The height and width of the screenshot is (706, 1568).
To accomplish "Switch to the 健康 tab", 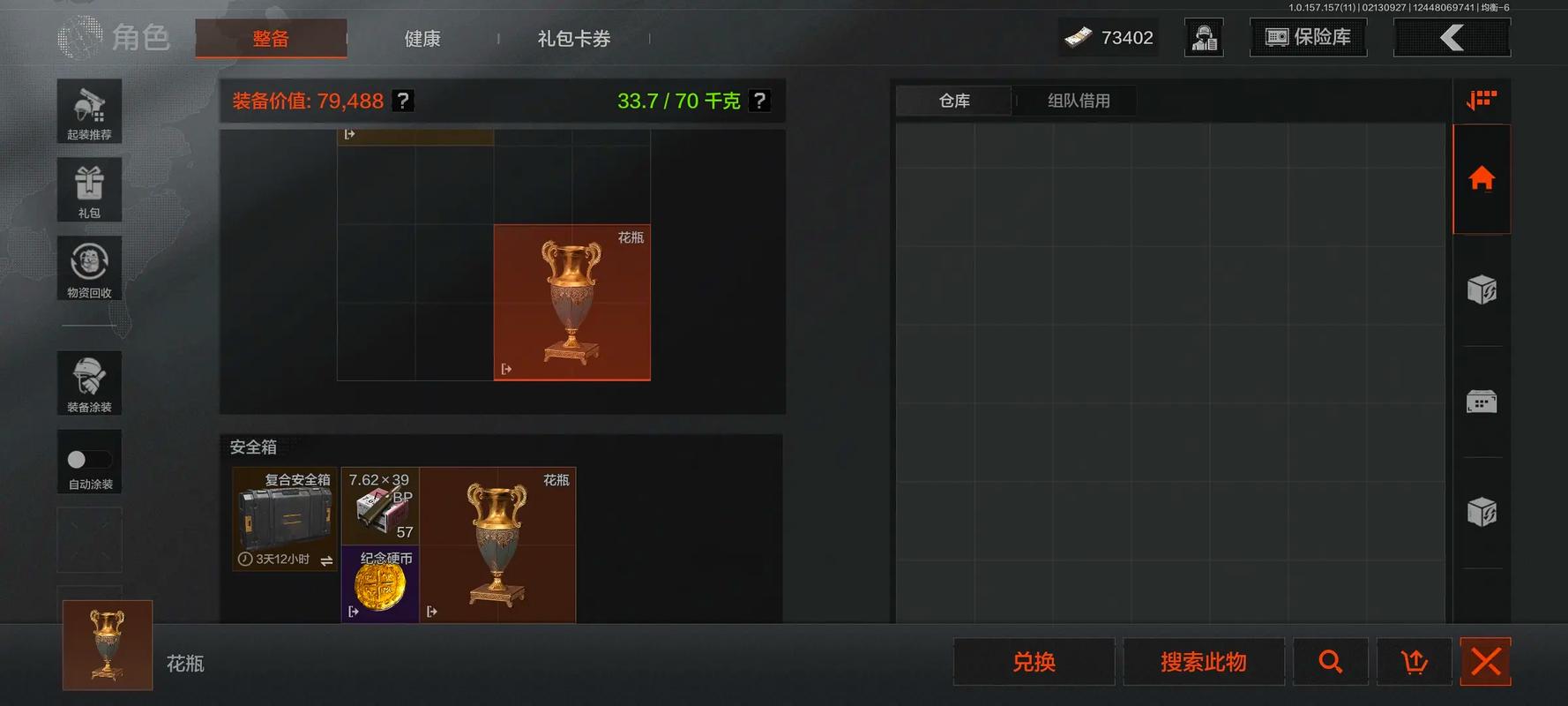I will [x=422, y=38].
